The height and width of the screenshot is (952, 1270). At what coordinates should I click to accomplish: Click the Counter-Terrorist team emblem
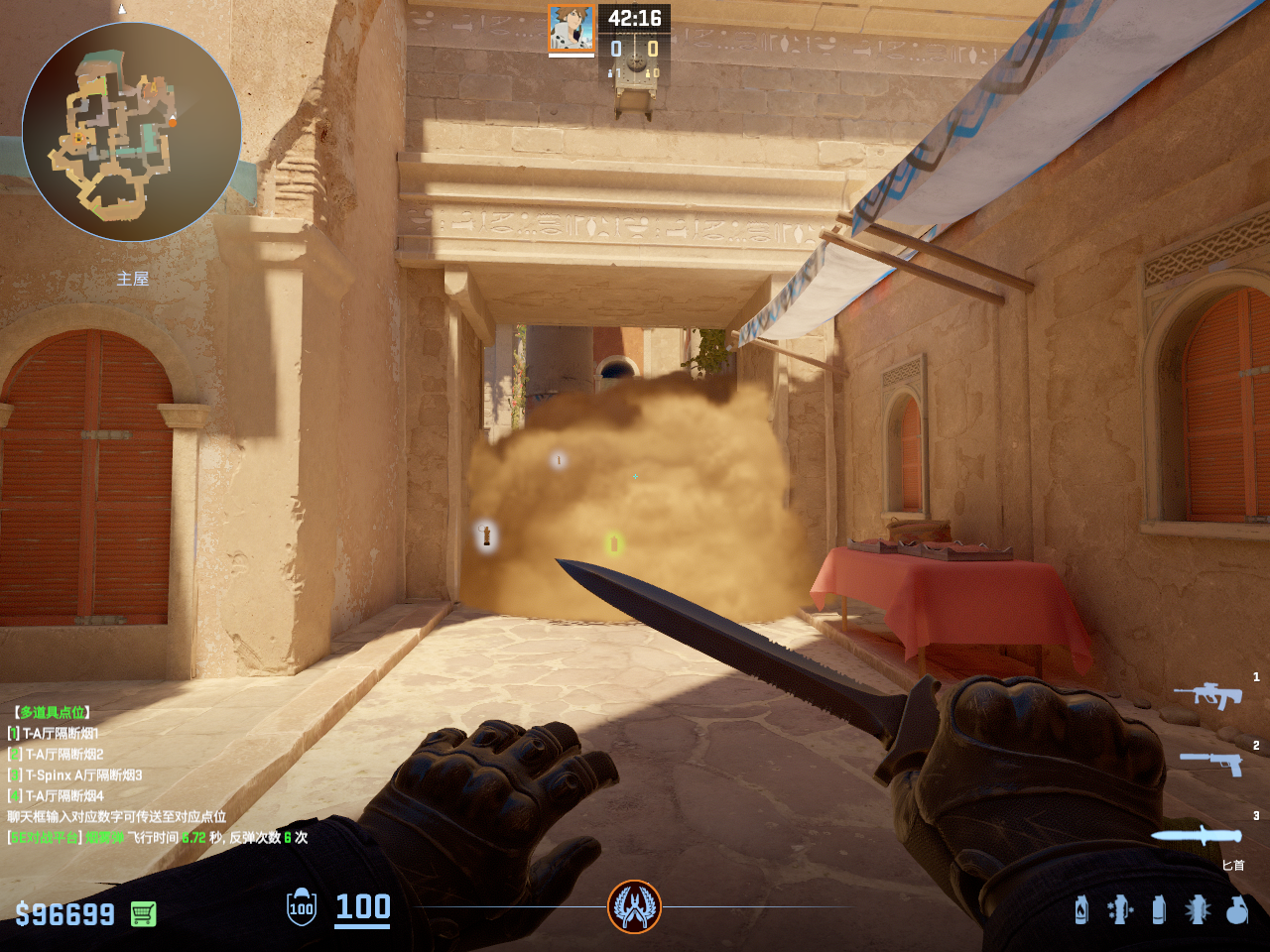click(x=634, y=906)
